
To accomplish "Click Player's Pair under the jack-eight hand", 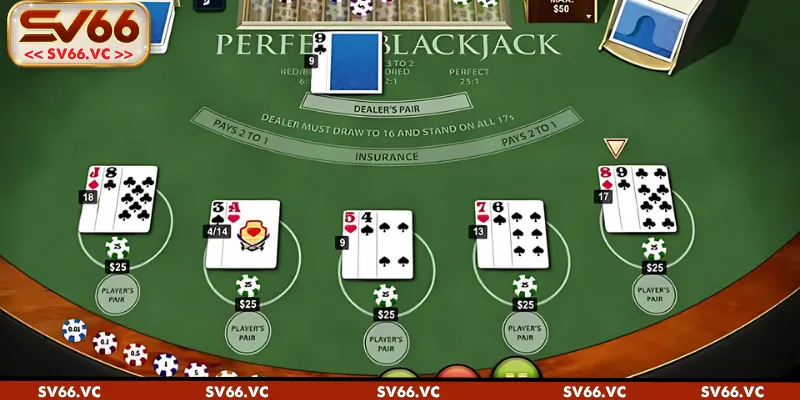I will (118, 294).
